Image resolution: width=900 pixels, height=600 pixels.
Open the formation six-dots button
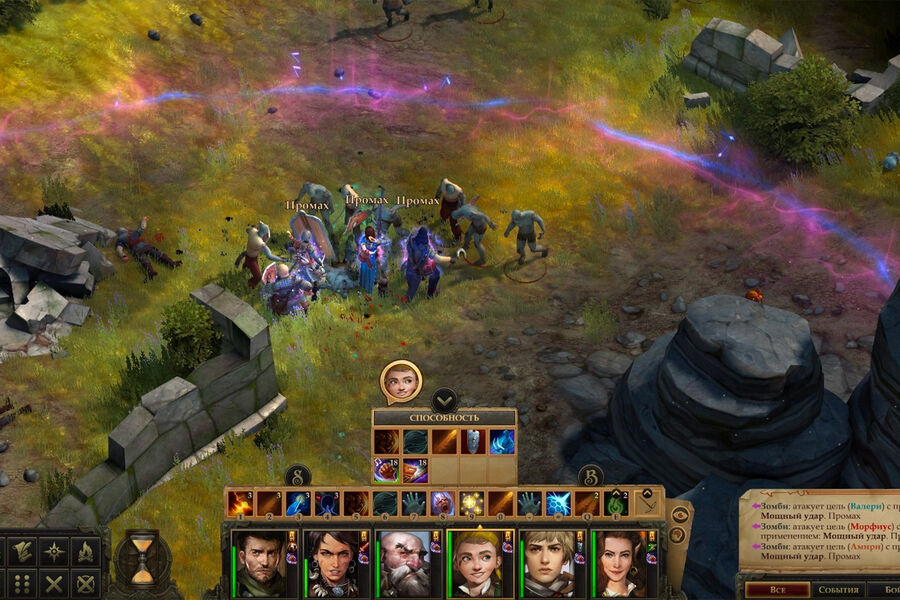[x=21, y=583]
